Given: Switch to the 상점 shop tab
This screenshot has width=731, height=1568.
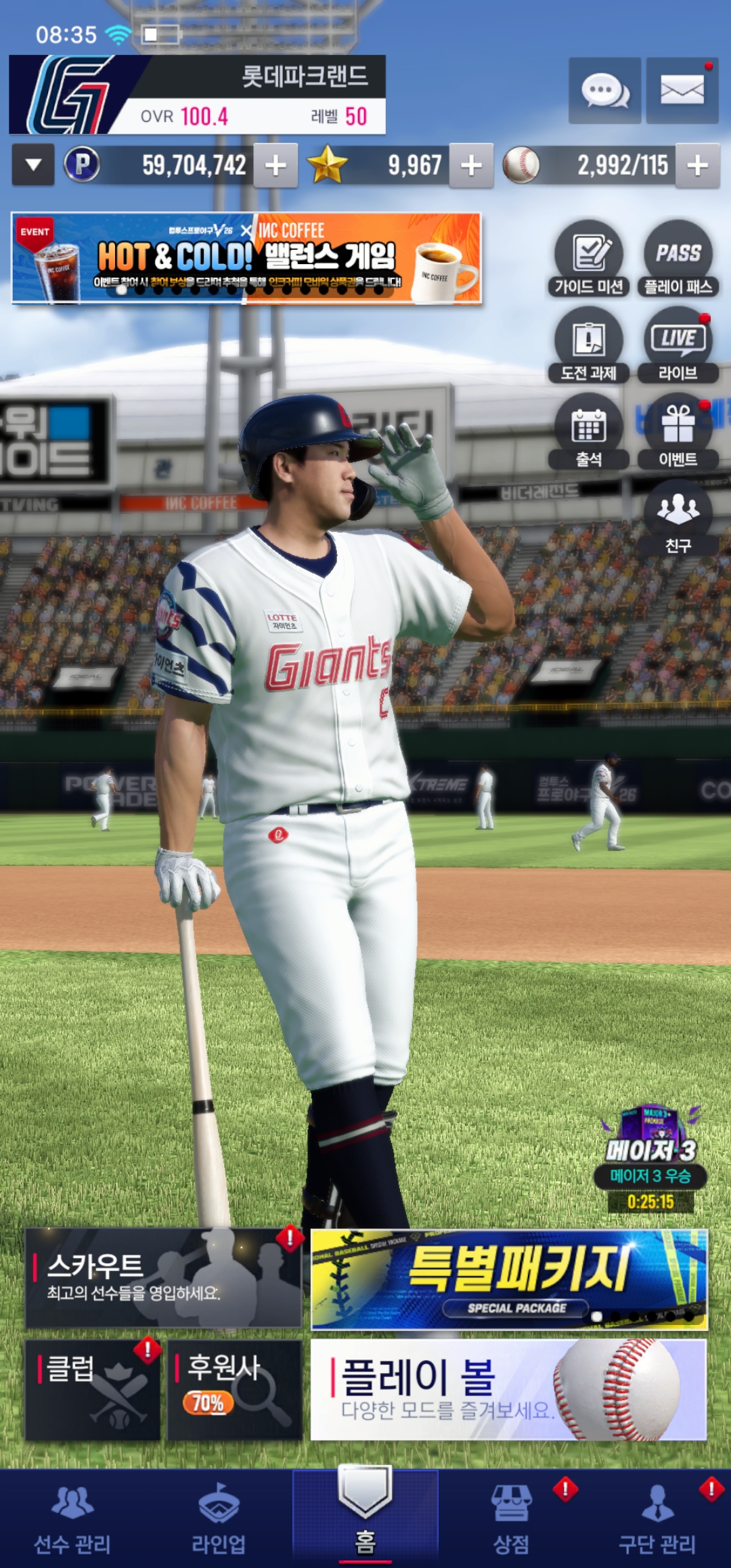Looking at the screenshot, I should click(x=511, y=1518).
